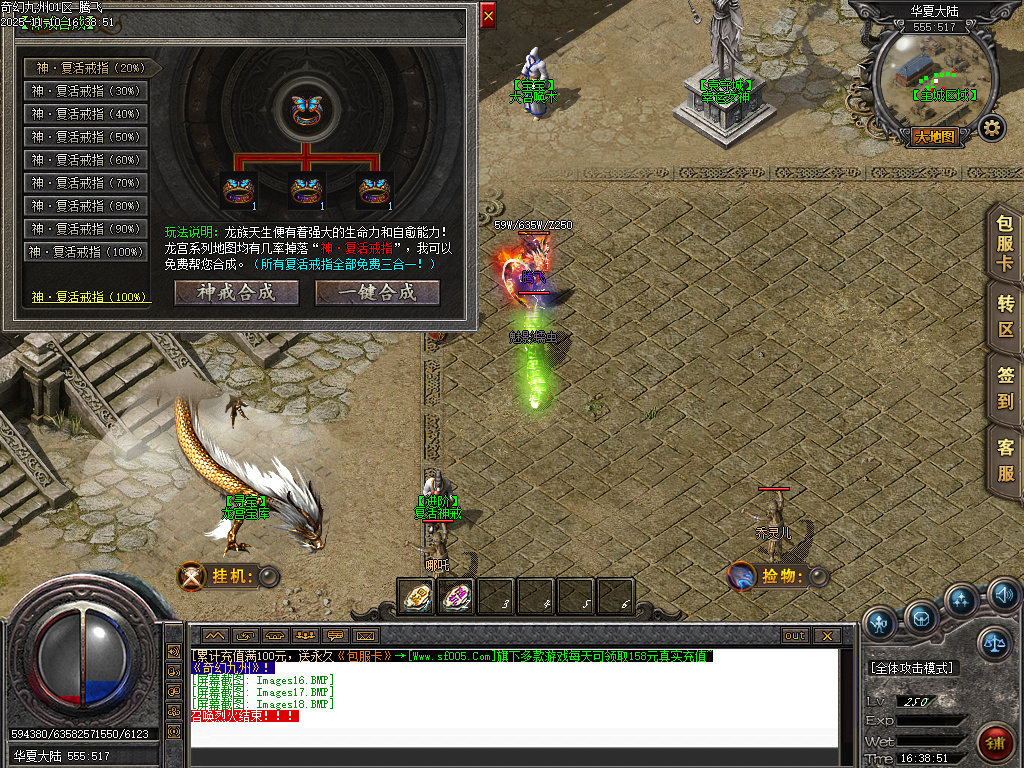The image size is (1024, 768).
Task: Click the chat panel 'out' button
Action: pos(794,635)
